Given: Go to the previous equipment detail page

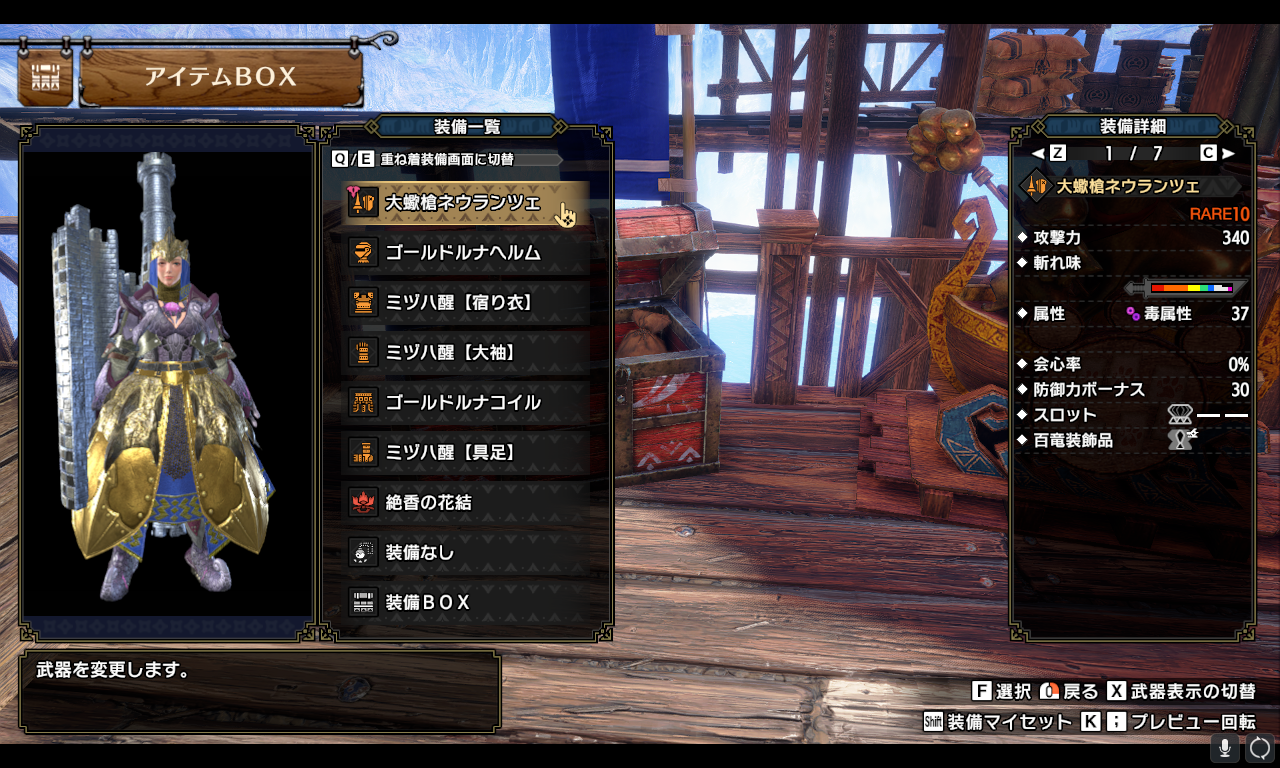Looking at the screenshot, I should pyautogui.click(x=1048, y=153).
